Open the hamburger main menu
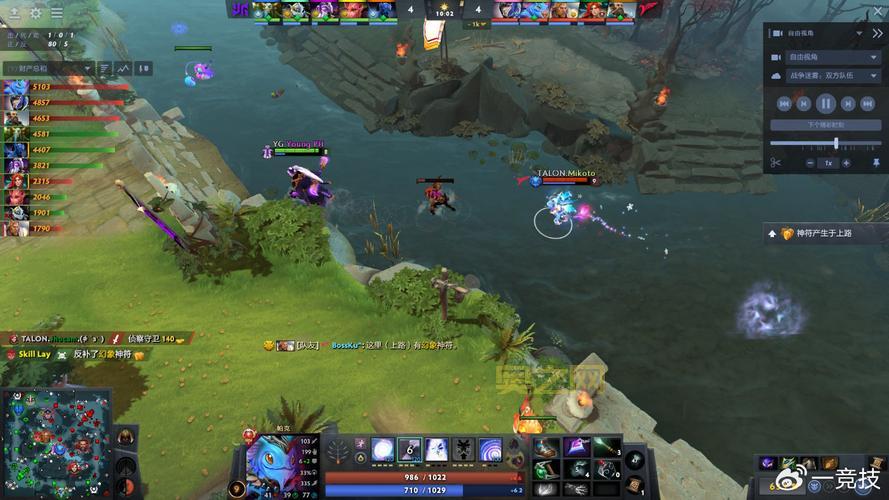The width and height of the screenshot is (889, 500). coord(57,13)
